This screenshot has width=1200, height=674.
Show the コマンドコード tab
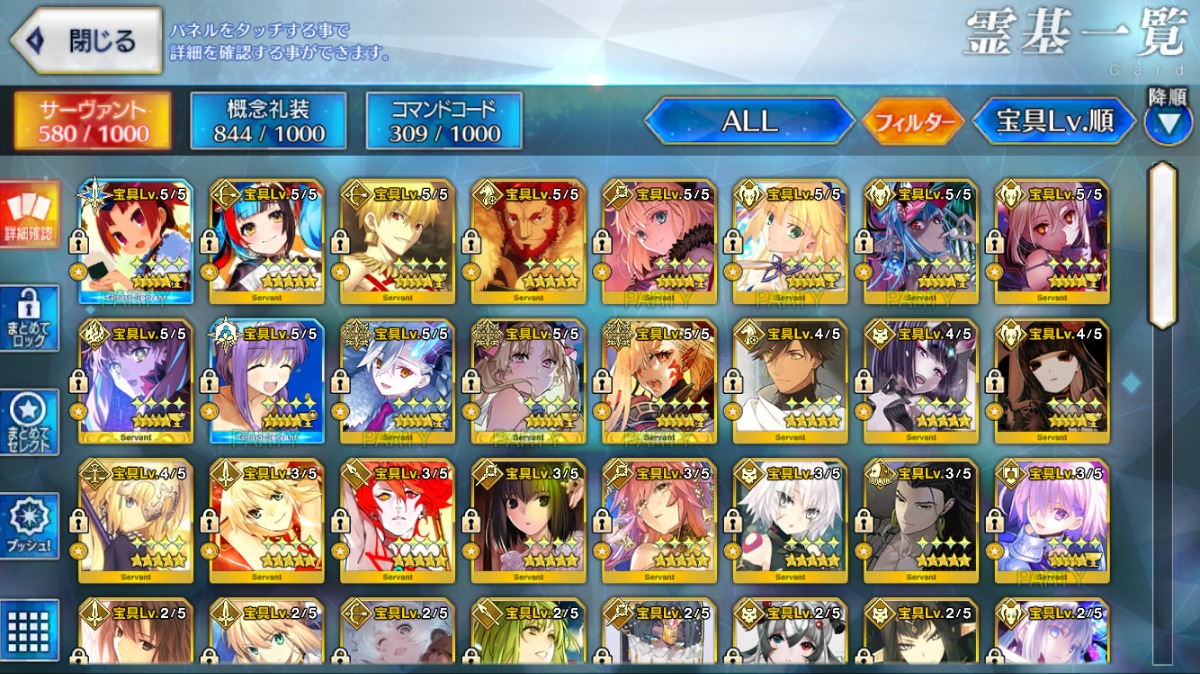tap(445, 121)
